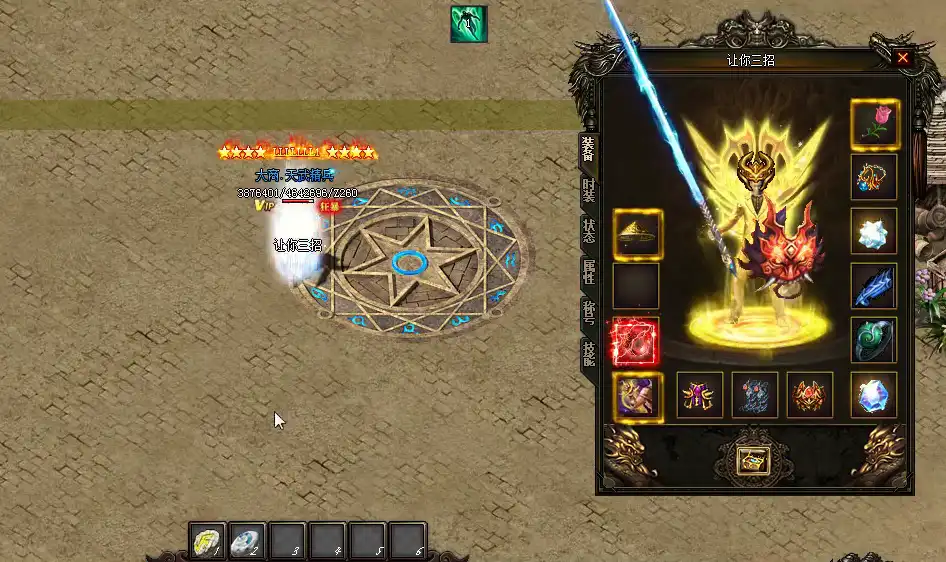
Task: Click the green buff icon
Action: point(468,24)
